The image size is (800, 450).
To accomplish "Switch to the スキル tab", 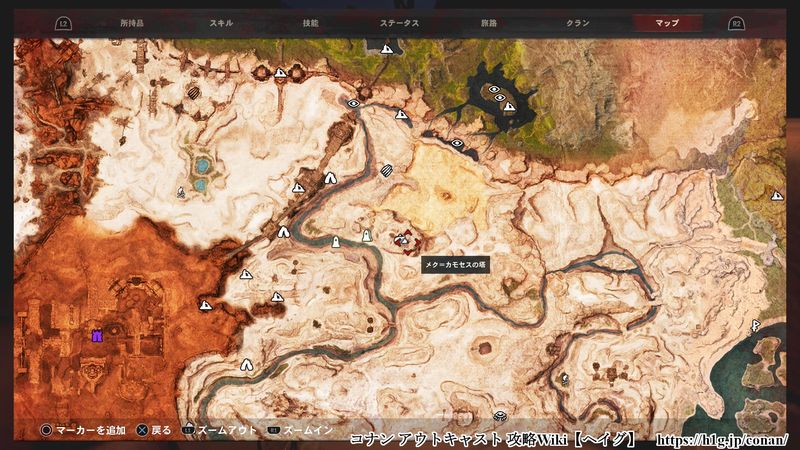I will (222, 21).
